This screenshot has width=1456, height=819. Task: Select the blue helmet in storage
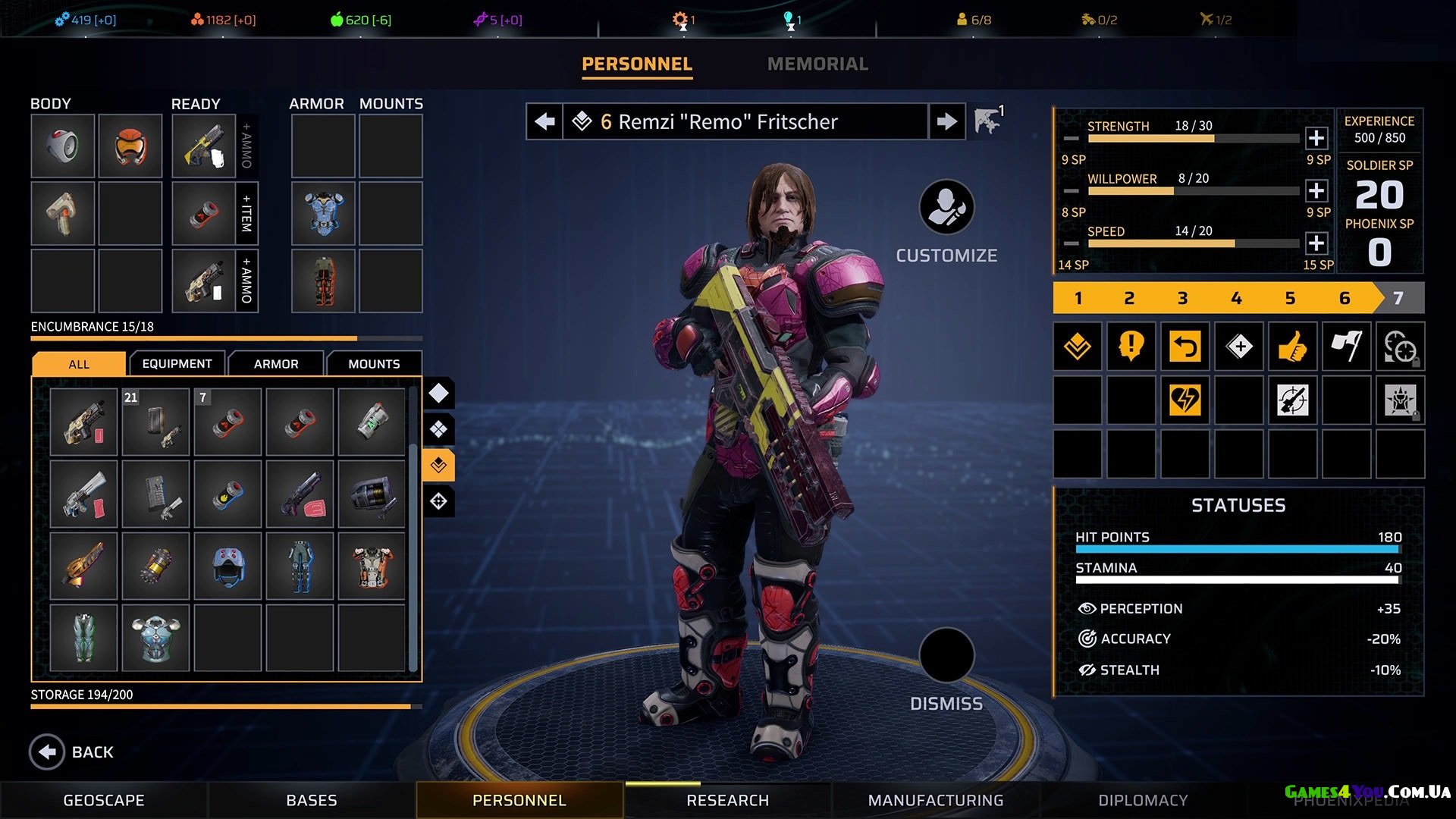[x=228, y=566]
